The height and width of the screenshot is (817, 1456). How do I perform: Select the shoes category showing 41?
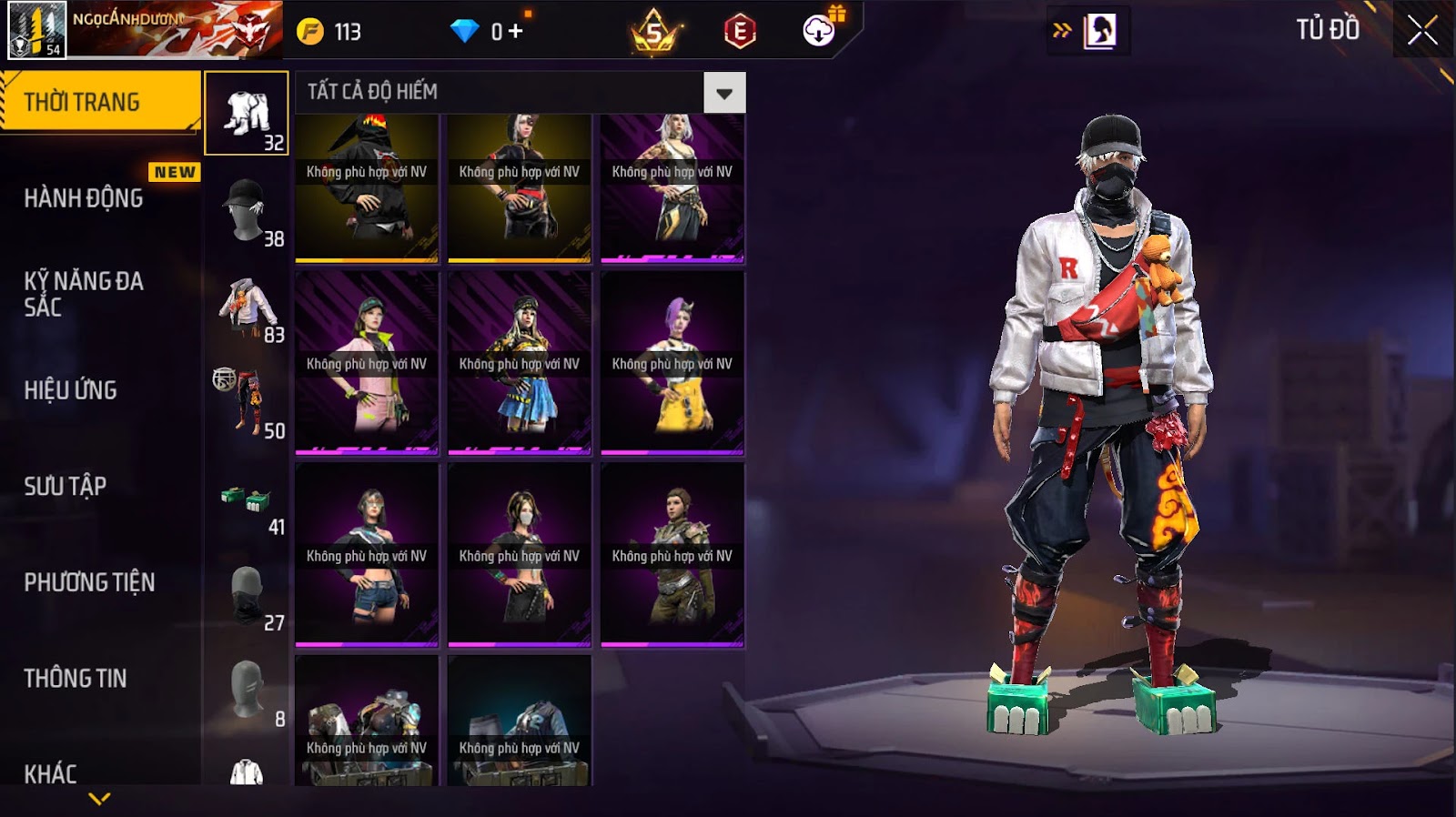point(247,499)
